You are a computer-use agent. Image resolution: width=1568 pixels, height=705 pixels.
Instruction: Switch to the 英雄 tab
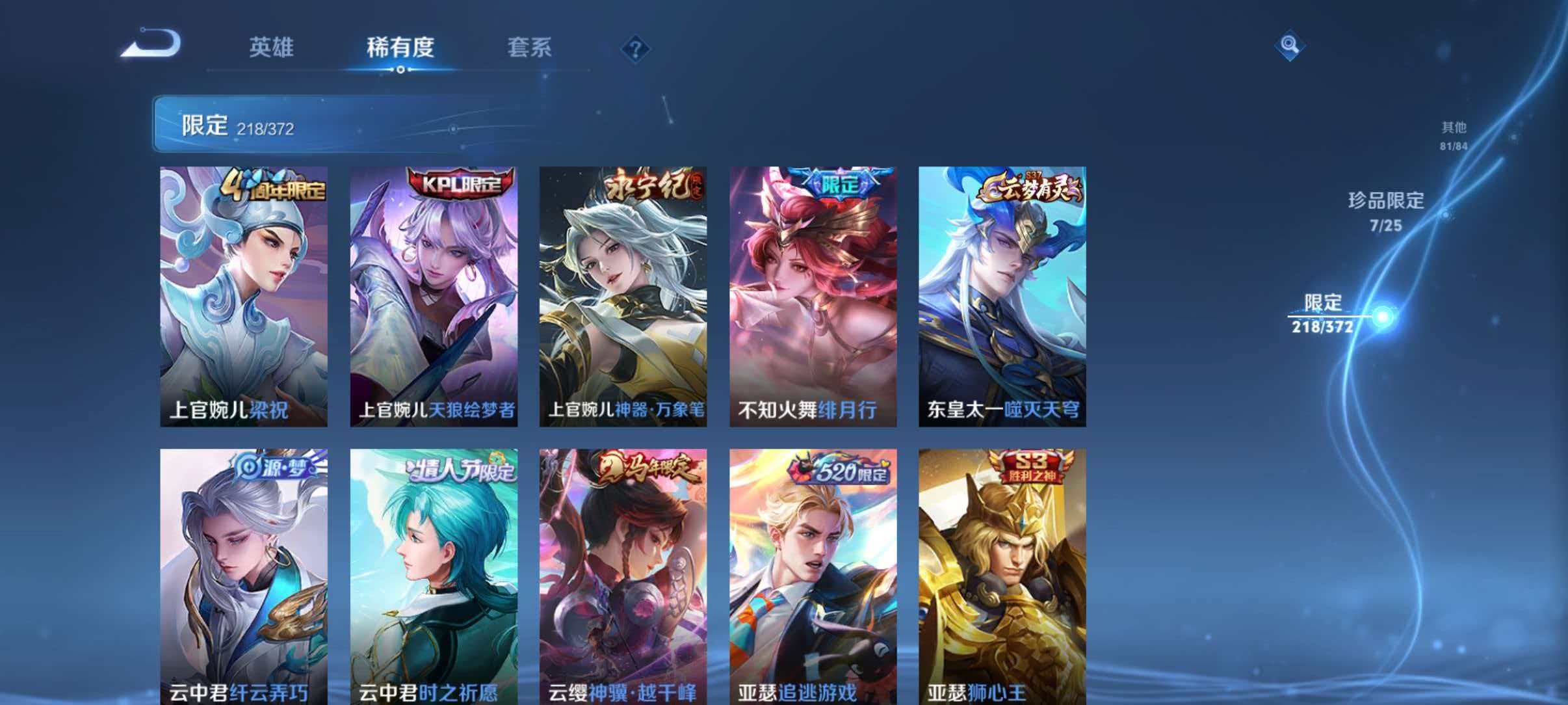coord(272,47)
